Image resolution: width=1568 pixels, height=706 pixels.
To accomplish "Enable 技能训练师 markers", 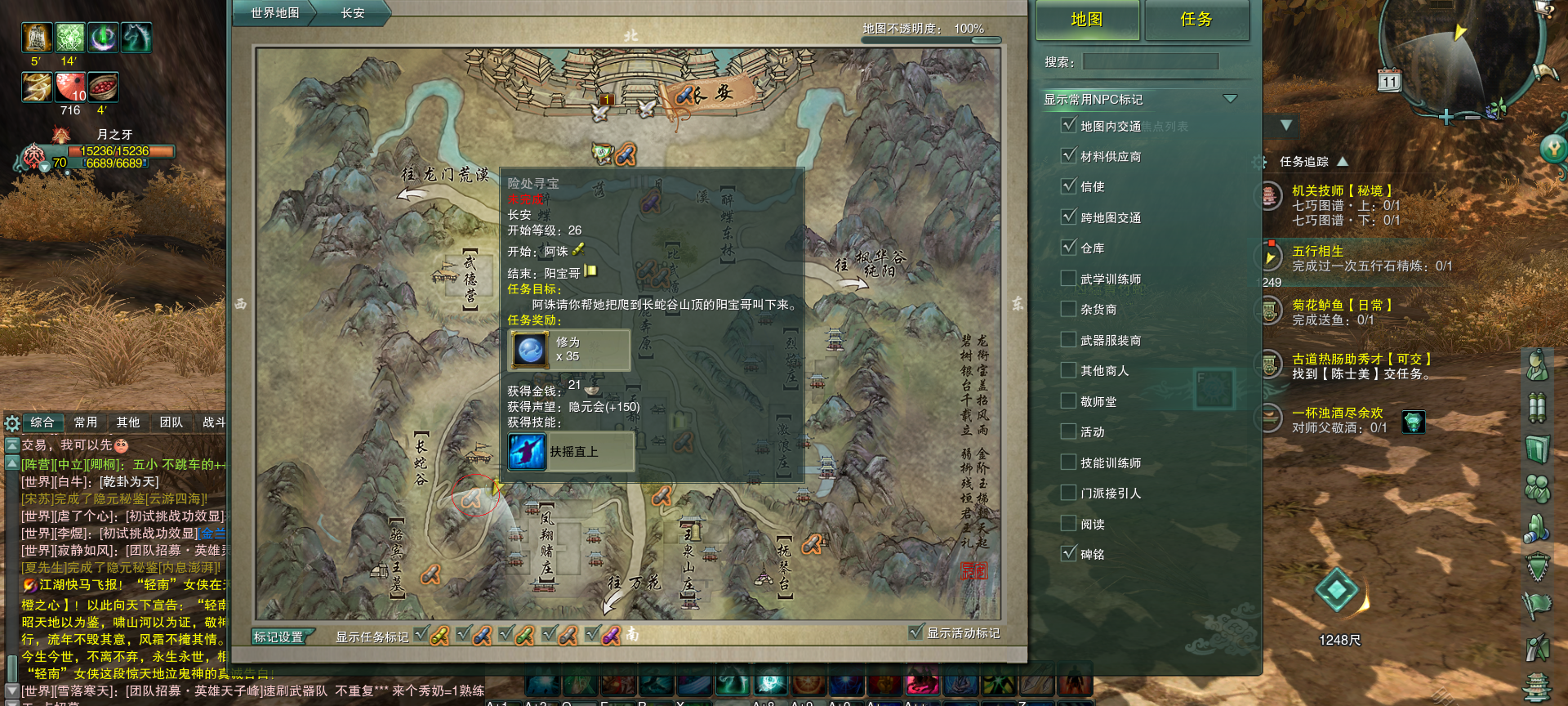I will (1068, 462).
